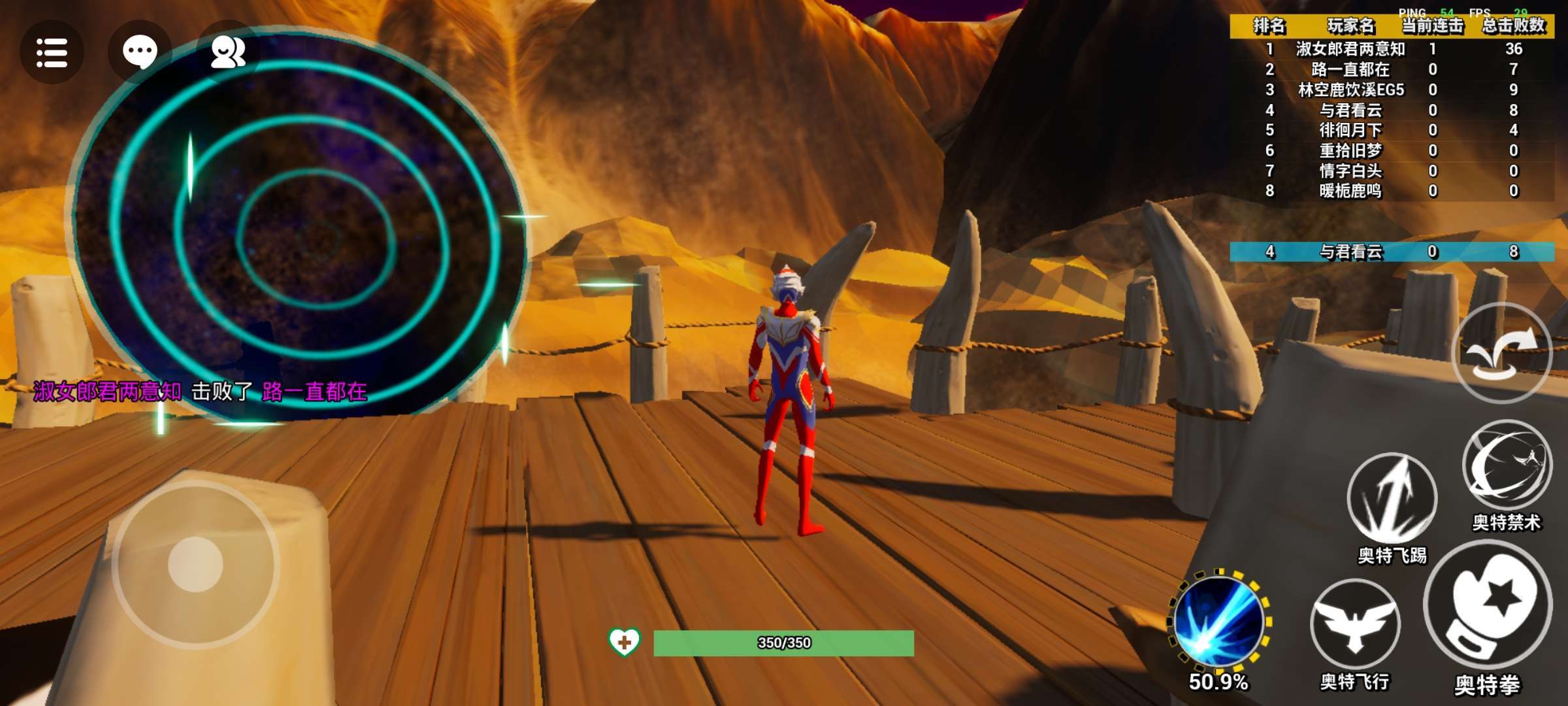Click the highlighted 与君看云 own-rank row

[x=1392, y=252]
